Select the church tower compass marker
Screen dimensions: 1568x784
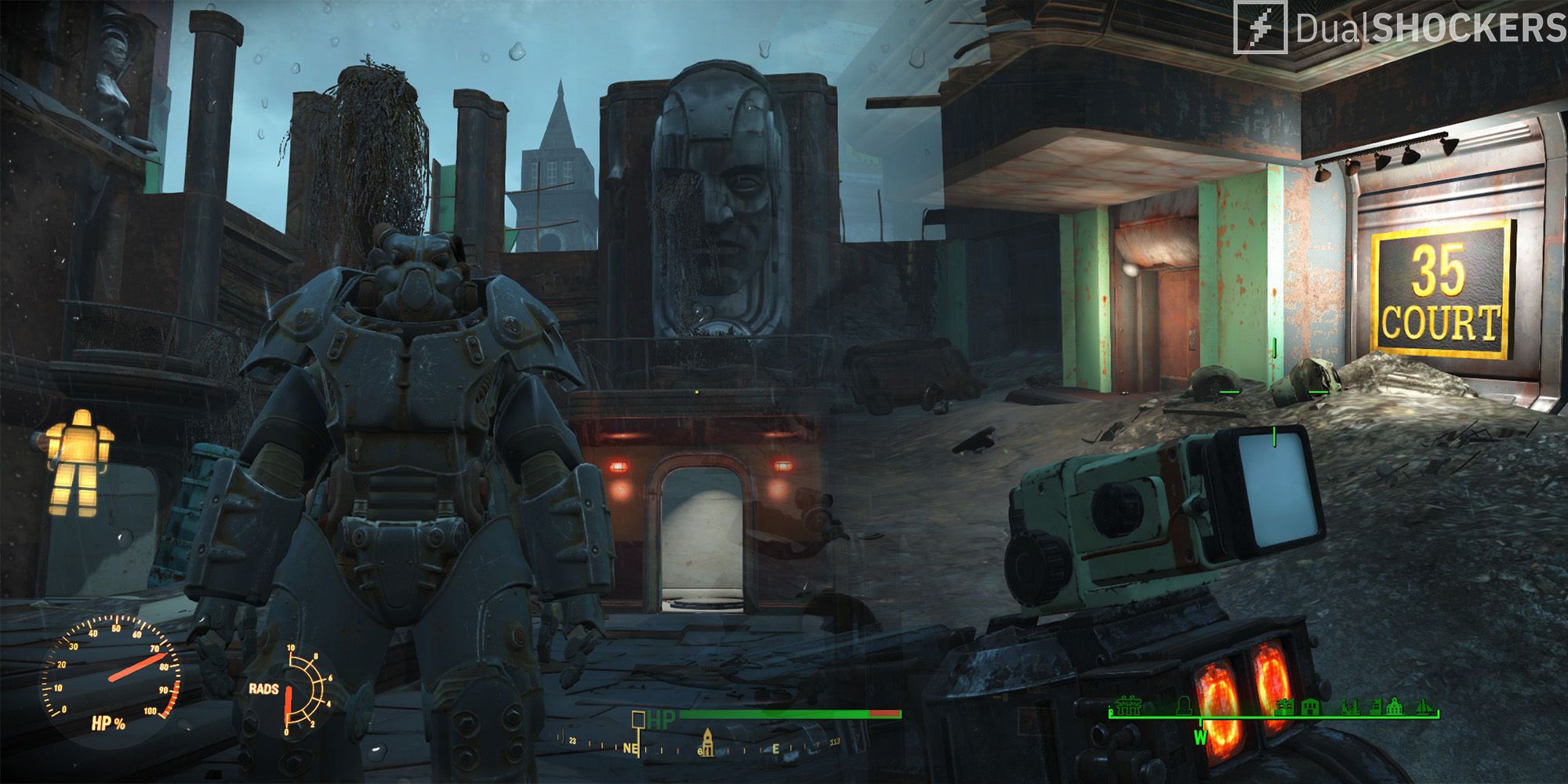706,742
